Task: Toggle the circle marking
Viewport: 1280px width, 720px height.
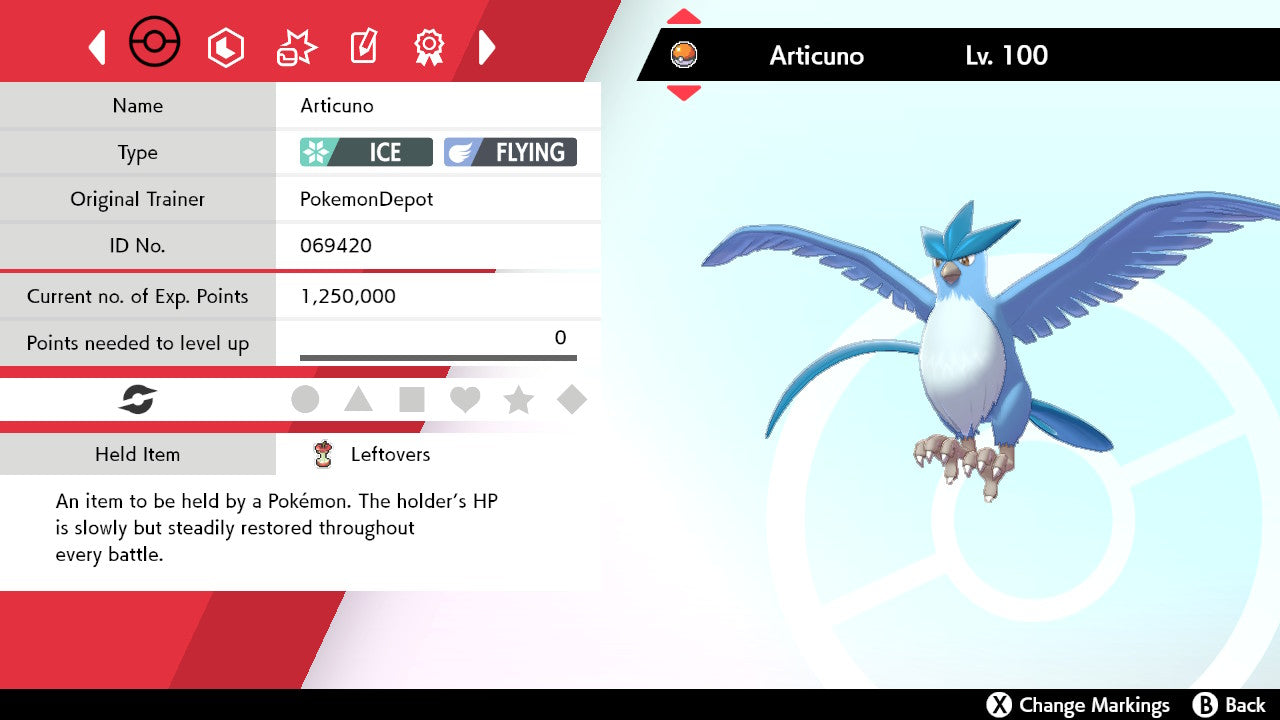Action: (x=305, y=400)
